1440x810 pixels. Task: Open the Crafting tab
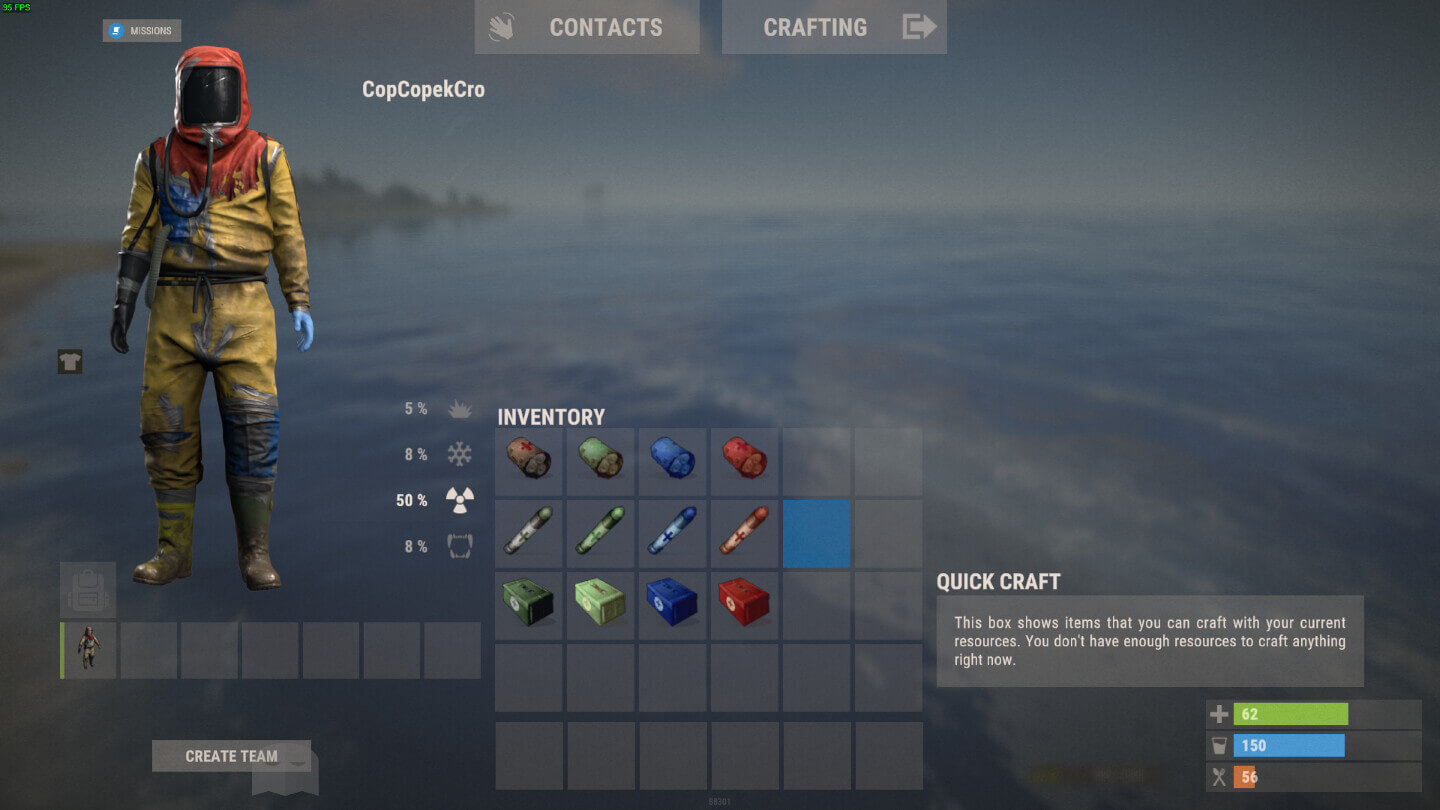(835, 27)
